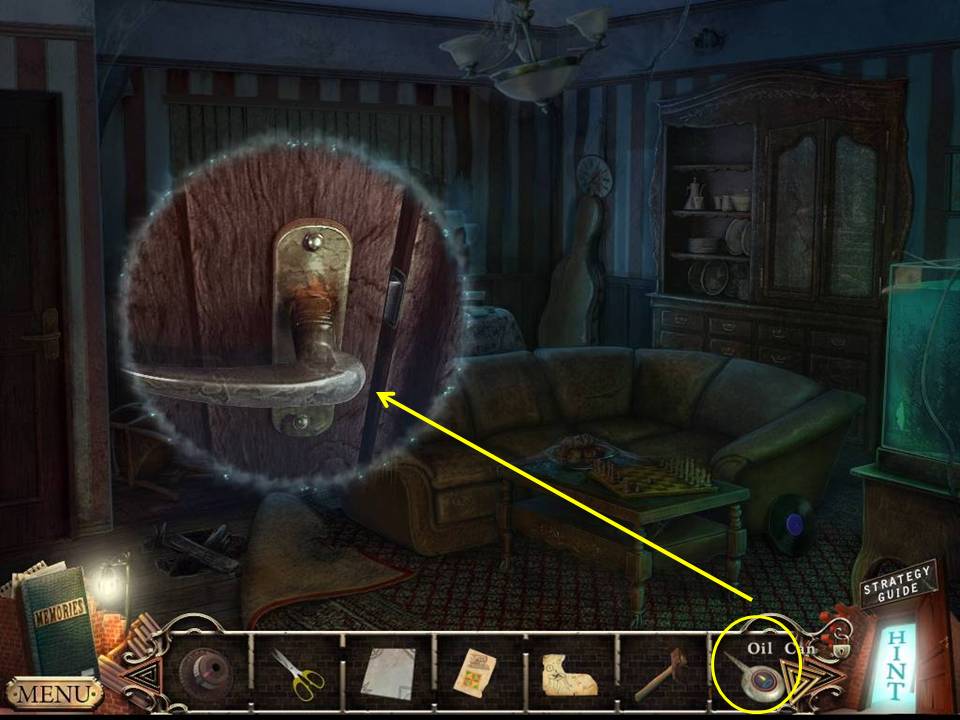Viewport: 960px width, 720px height.
Task: Open the MENU button
Action: pyautogui.click(x=54, y=692)
